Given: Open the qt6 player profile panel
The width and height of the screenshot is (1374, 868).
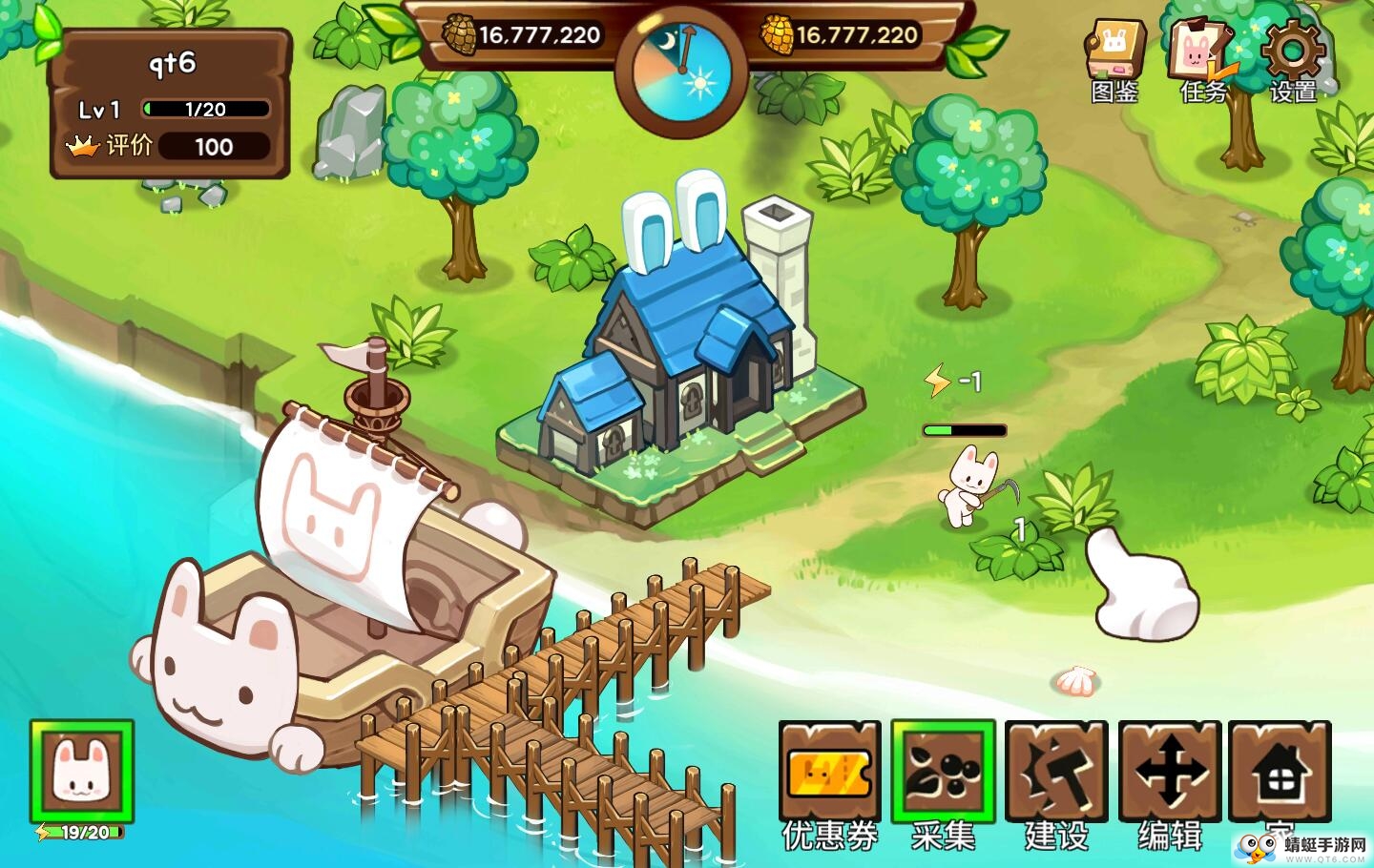Looking at the screenshot, I should click(170, 104).
